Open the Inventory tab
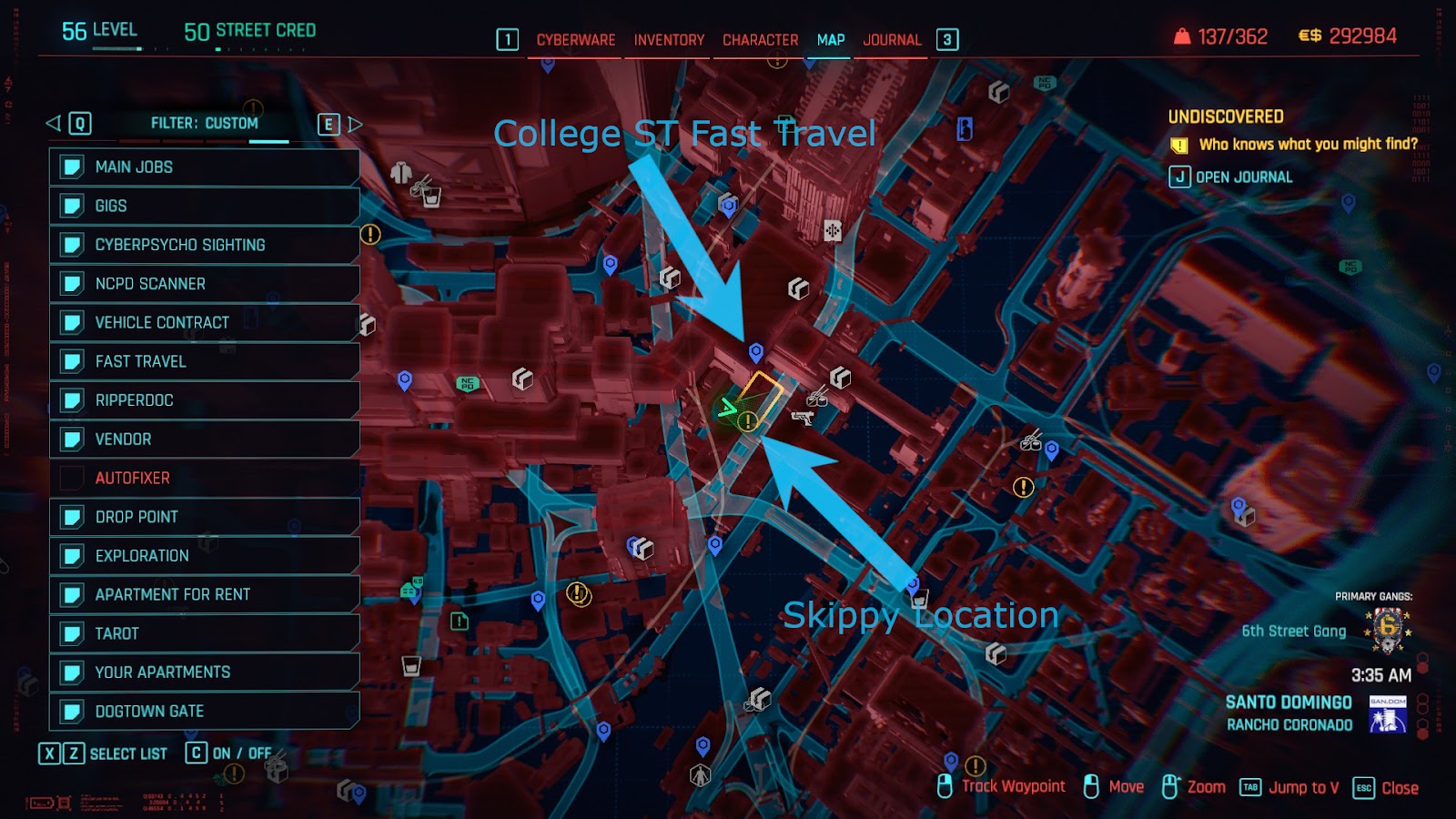The image size is (1456, 819). coord(667,40)
